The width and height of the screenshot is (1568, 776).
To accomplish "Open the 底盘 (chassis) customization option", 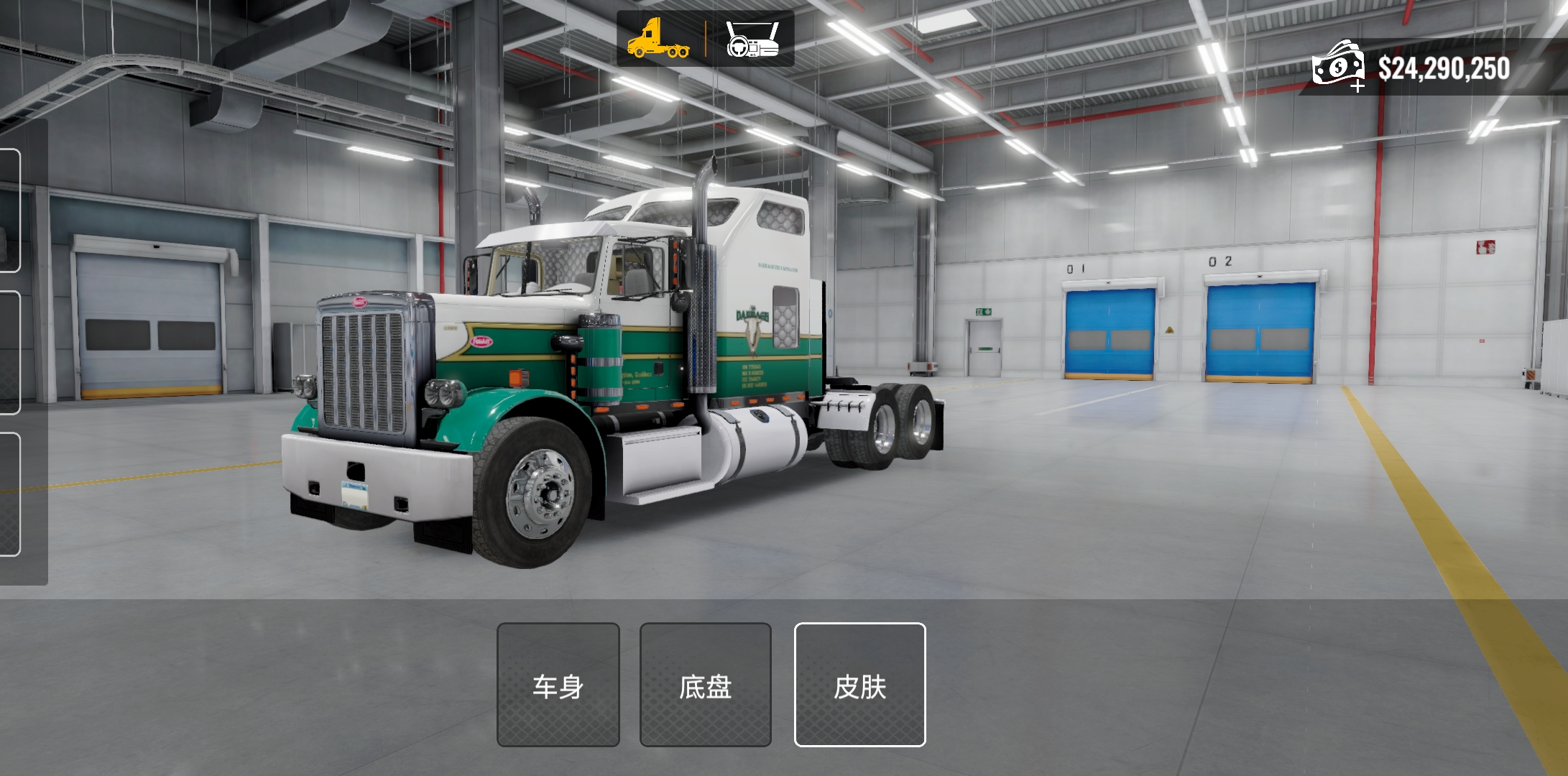I will [705, 685].
